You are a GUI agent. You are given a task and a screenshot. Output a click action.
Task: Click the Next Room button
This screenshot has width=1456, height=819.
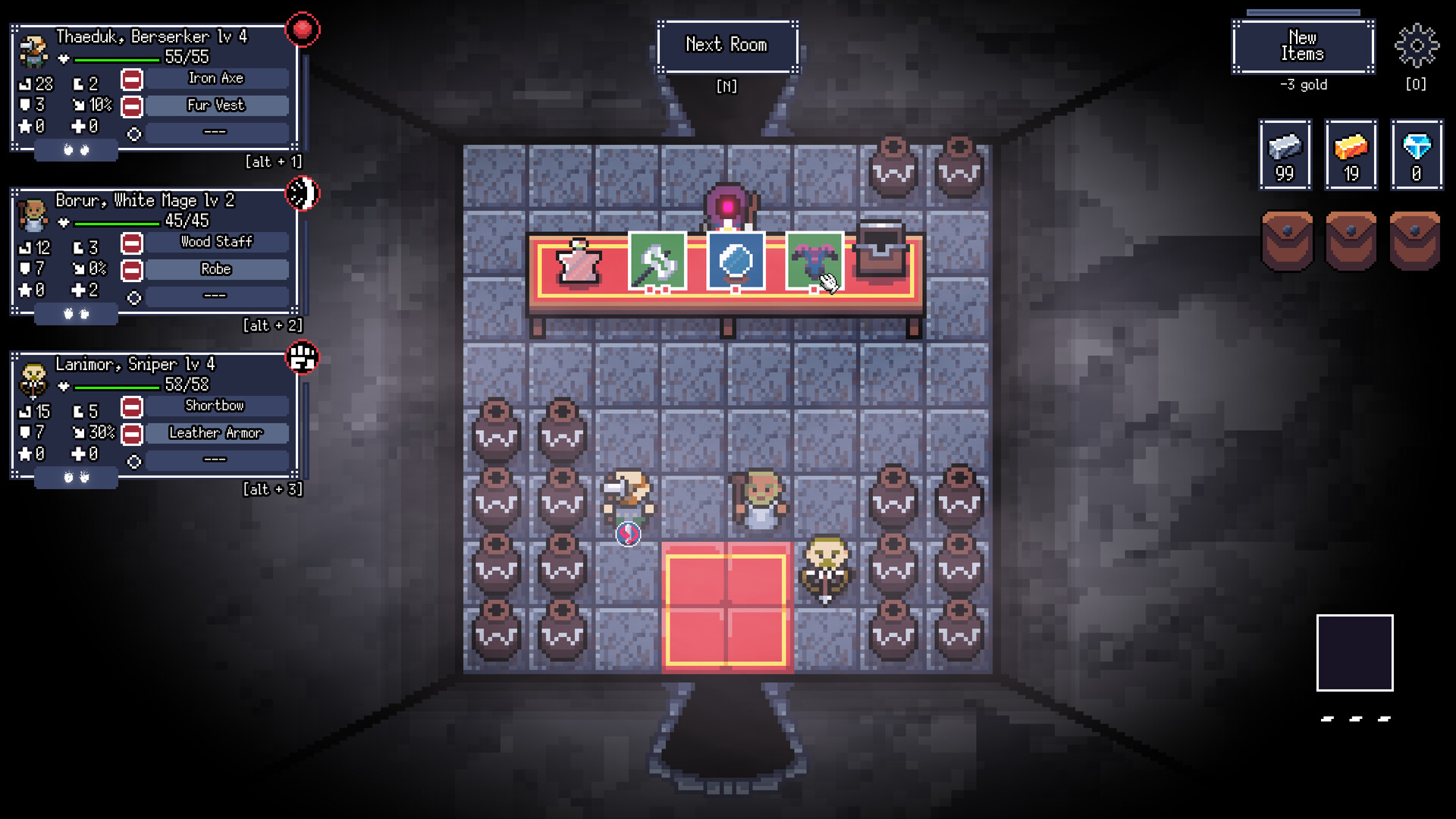[726, 45]
